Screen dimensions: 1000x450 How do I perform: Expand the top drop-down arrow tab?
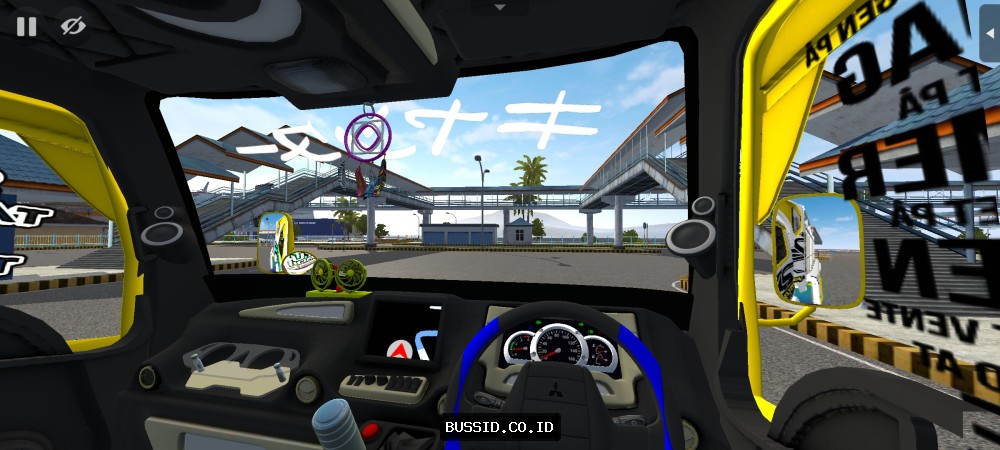500,7
